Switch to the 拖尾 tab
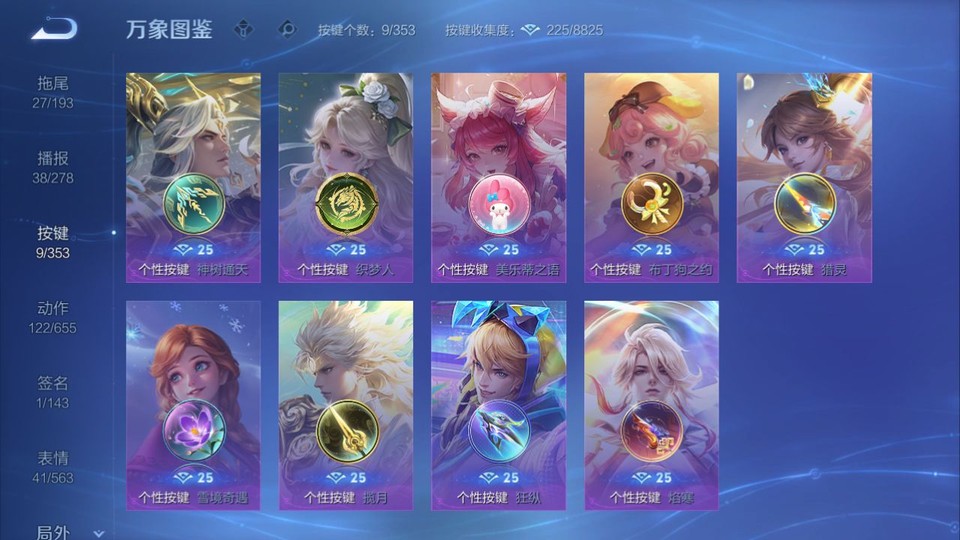 click(x=53, y=90)
